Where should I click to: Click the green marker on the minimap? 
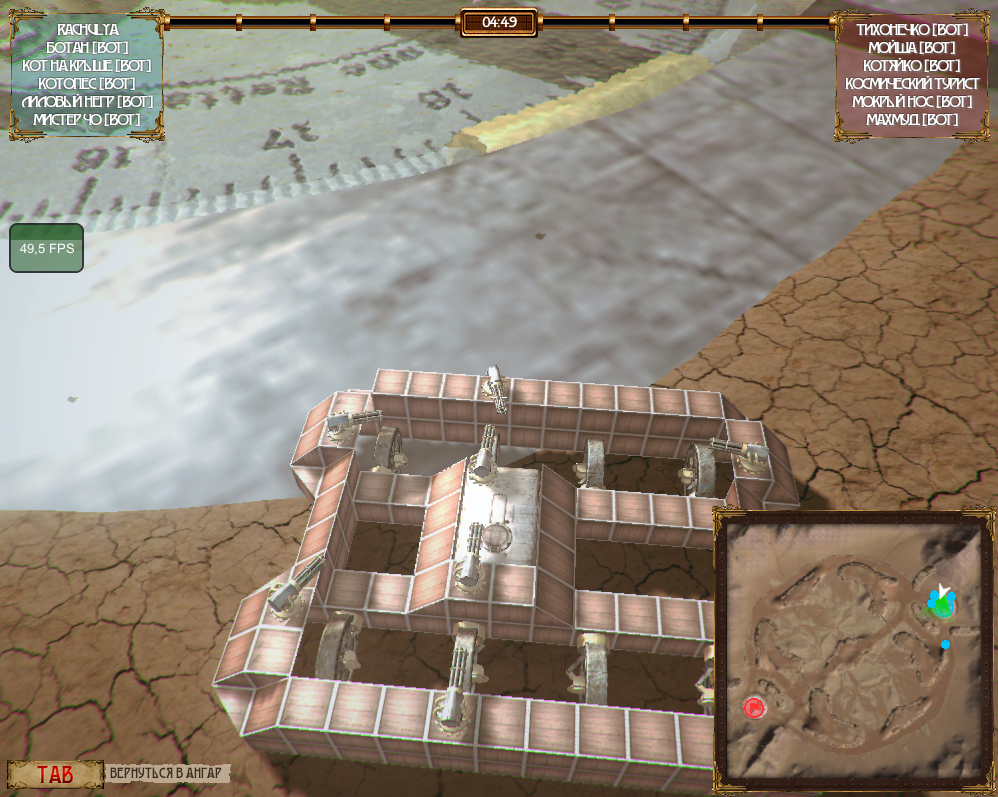942,607
